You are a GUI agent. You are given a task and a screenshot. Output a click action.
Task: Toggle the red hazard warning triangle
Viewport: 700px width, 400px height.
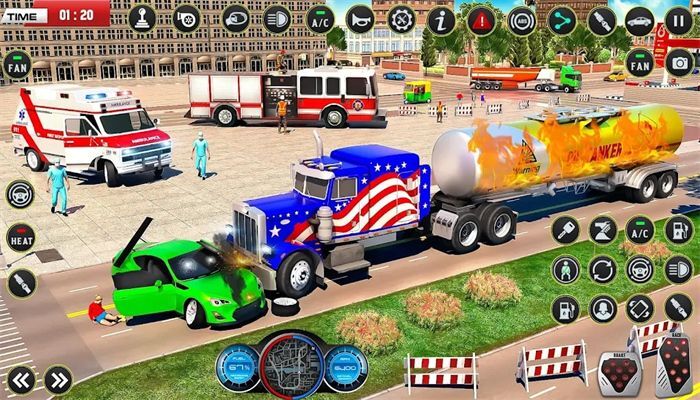point(481,19)
